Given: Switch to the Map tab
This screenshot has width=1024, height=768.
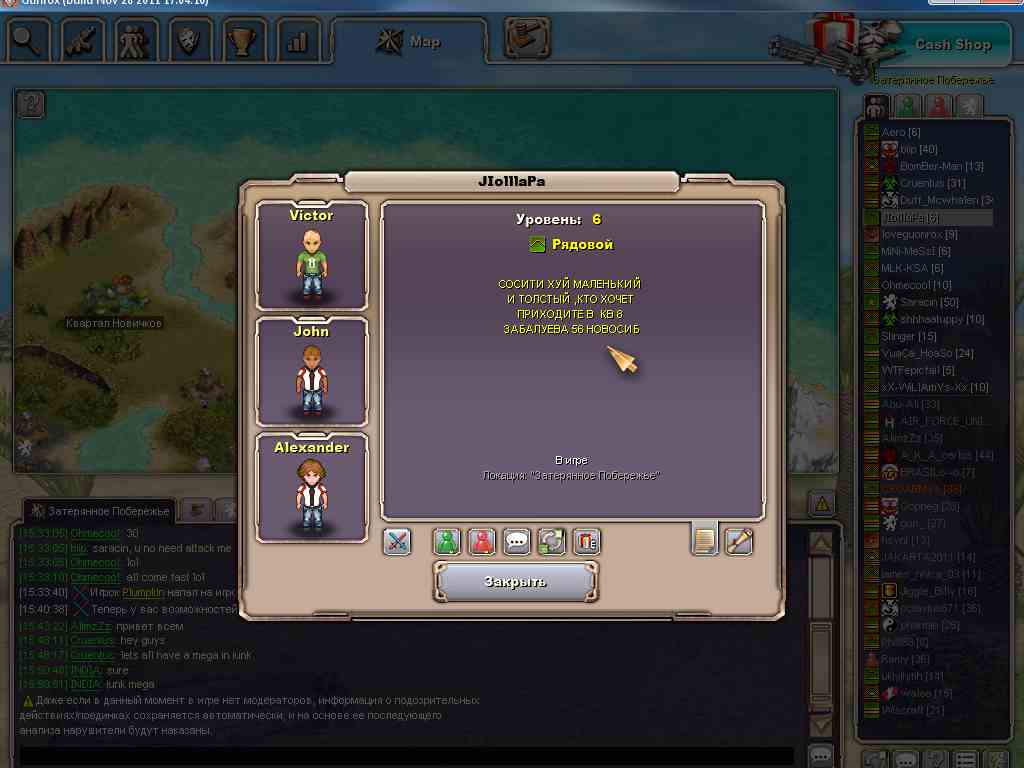Looking at the screenshot, I should [x=409, y=42].
